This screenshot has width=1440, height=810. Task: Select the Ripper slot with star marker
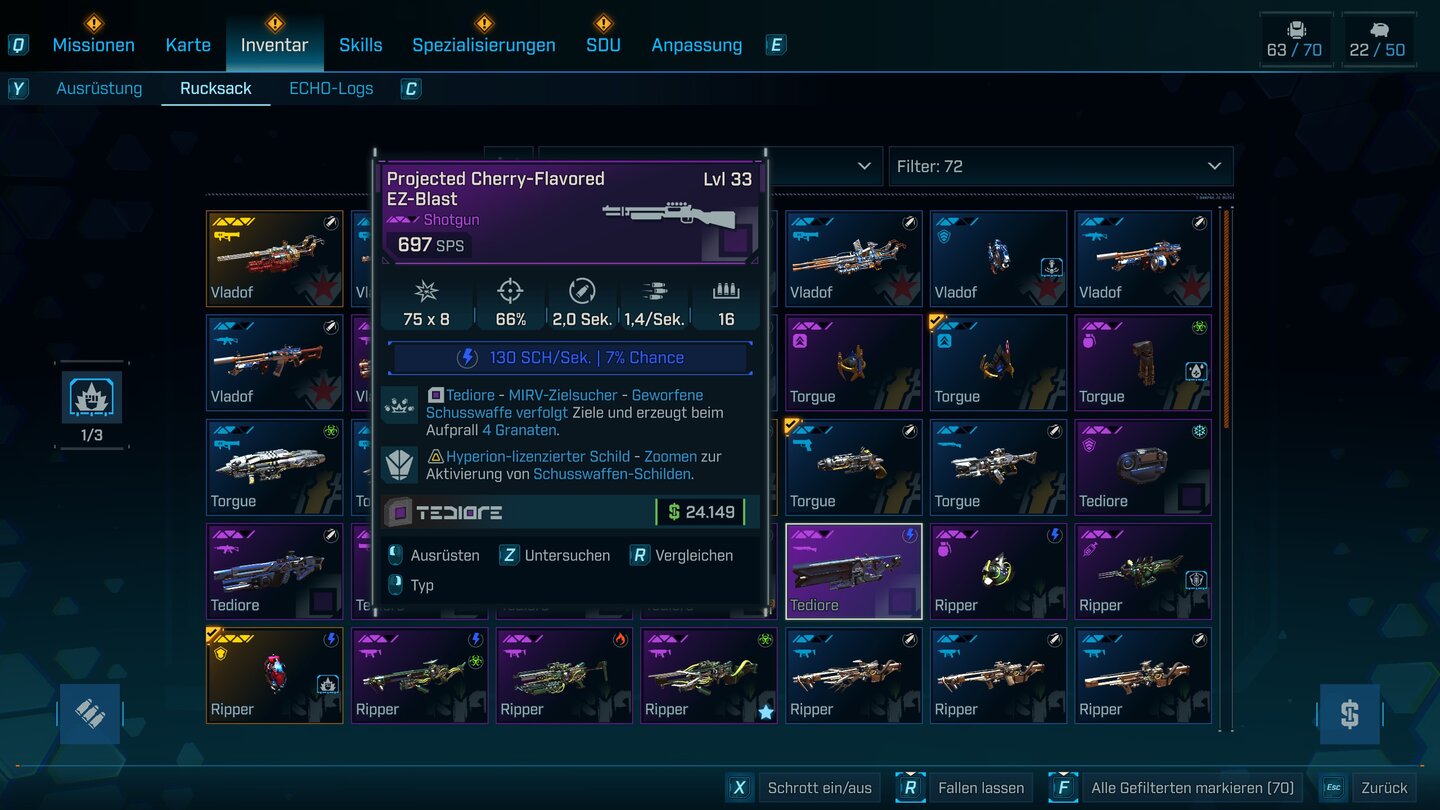(708, 675)
